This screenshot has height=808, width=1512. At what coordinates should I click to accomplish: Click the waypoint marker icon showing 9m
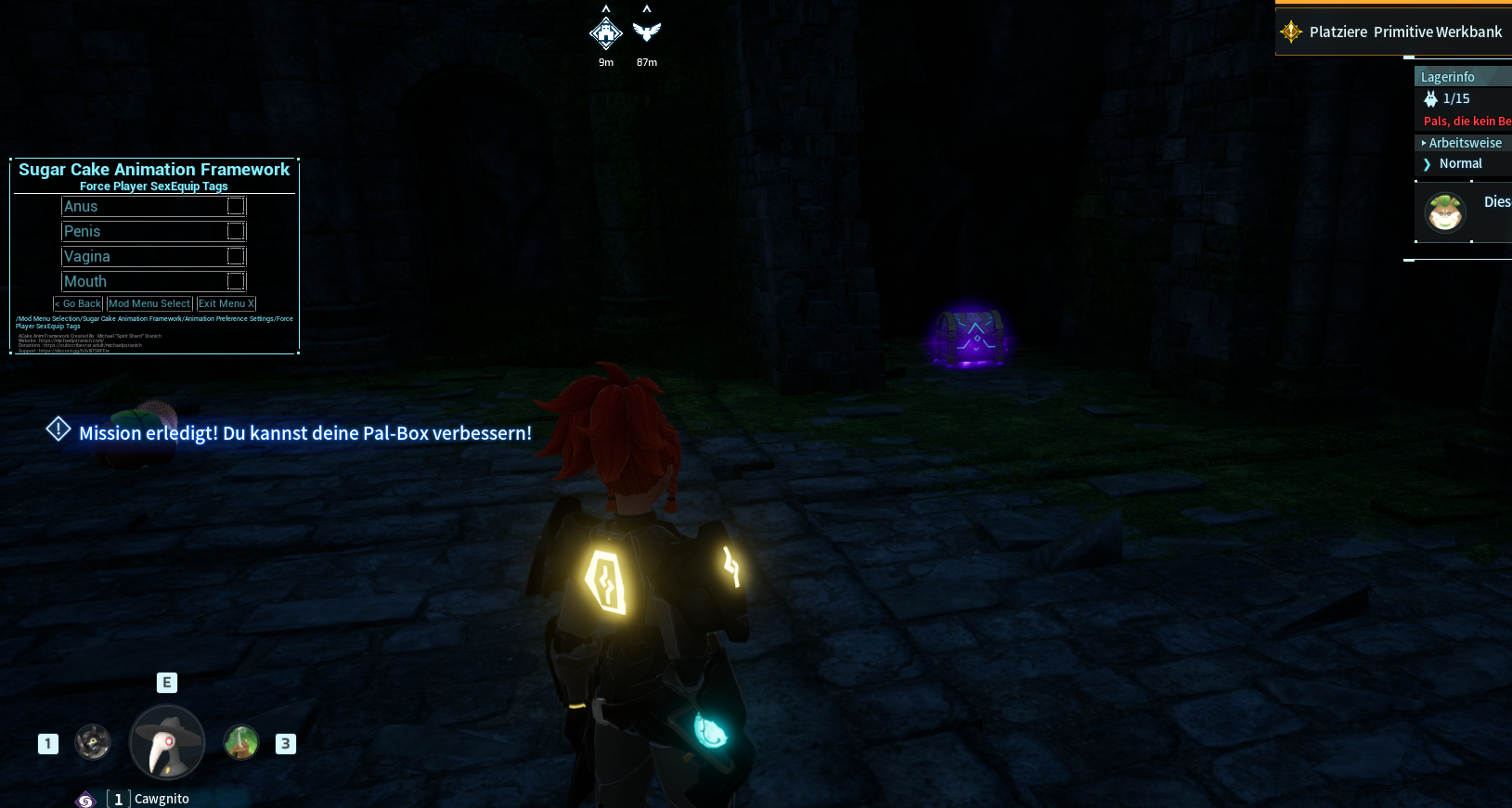tap(605, 33)
